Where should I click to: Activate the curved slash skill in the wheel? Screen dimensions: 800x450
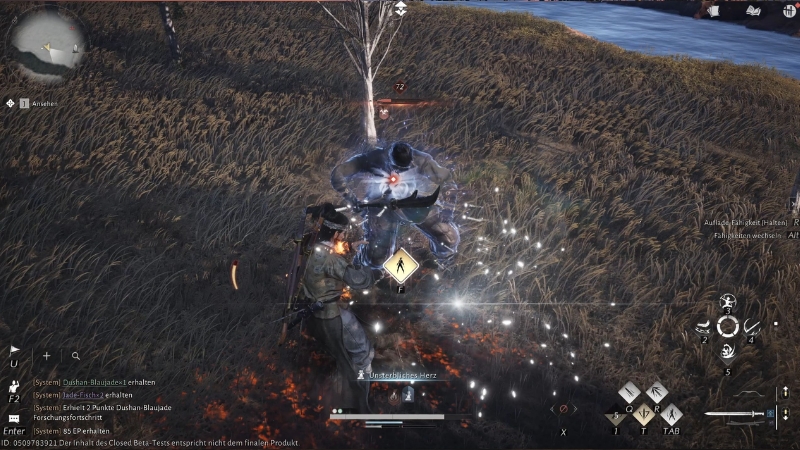pyautogui.click(x=751, y=326)
